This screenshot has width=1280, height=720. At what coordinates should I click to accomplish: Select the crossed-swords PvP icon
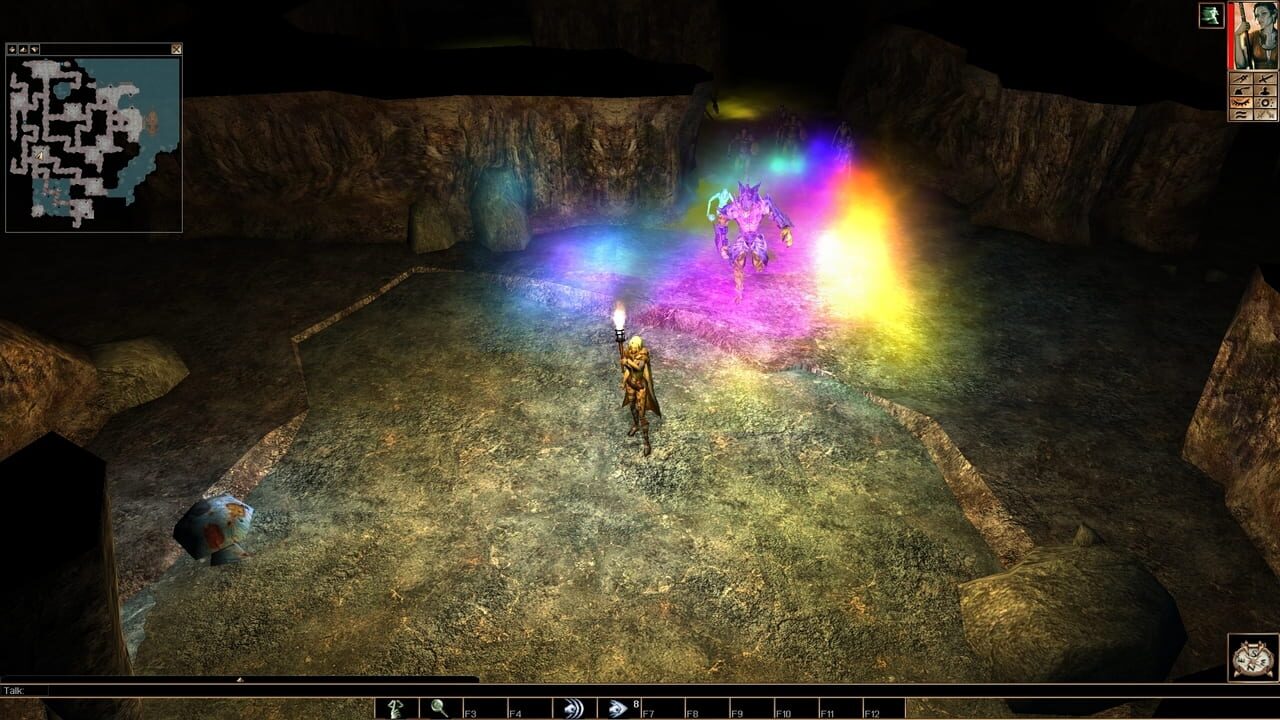[x=1264, y=114]
